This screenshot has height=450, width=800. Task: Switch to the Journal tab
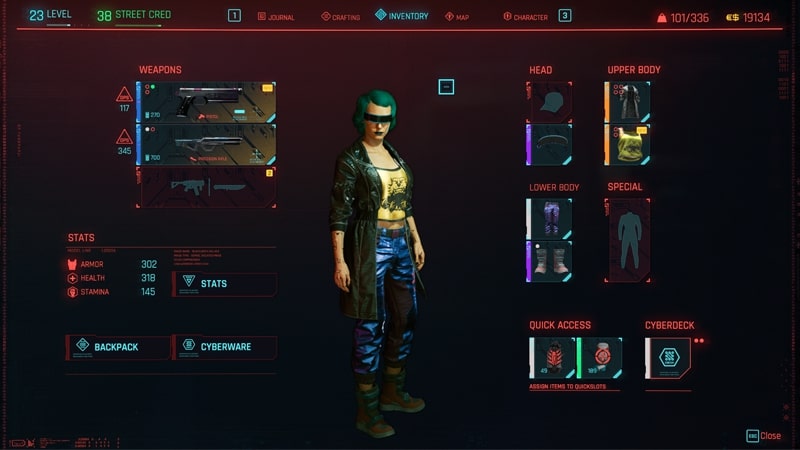click(x=276, y=17)
